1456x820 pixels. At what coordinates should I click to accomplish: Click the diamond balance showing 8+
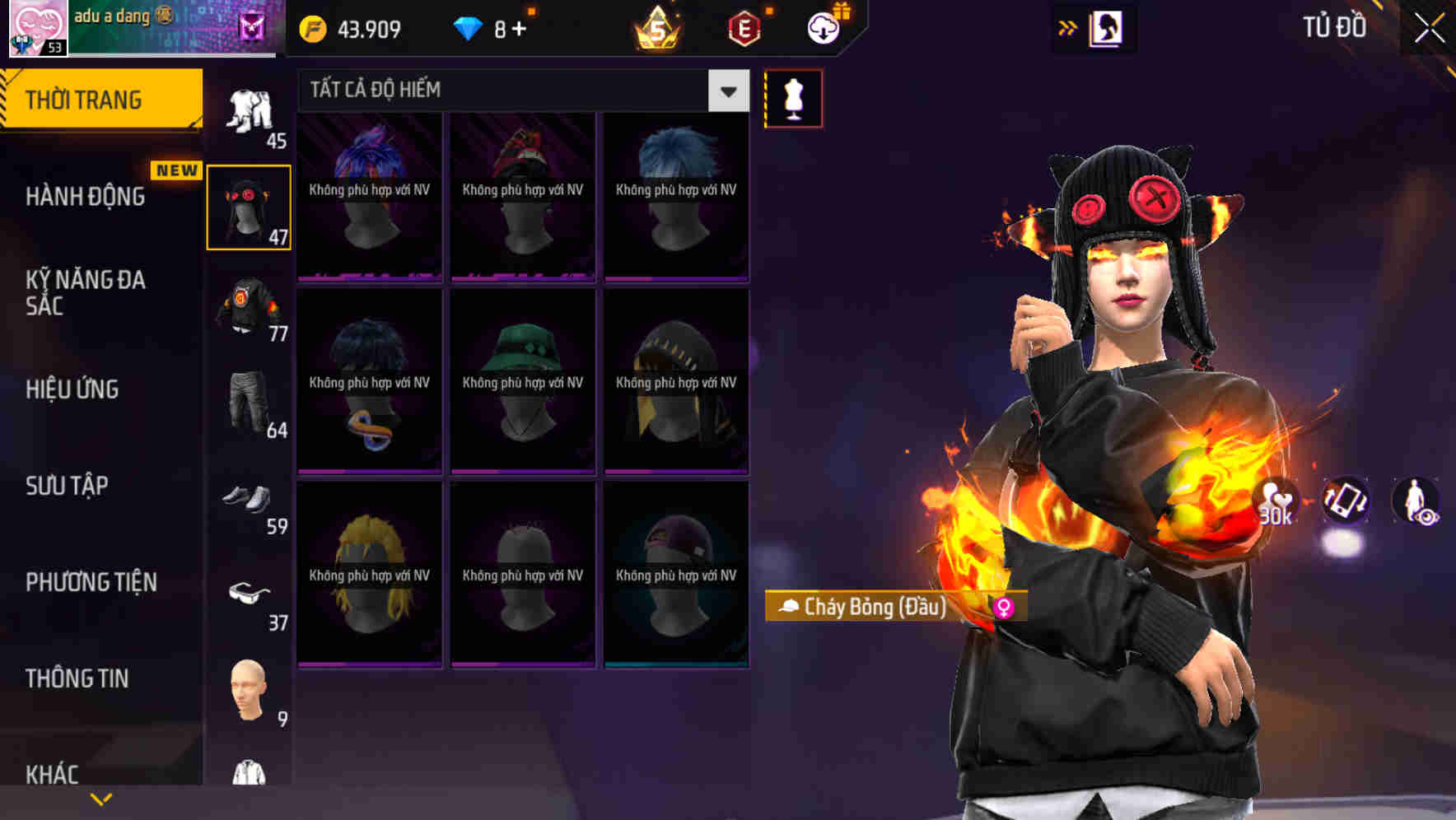(490, 27)
